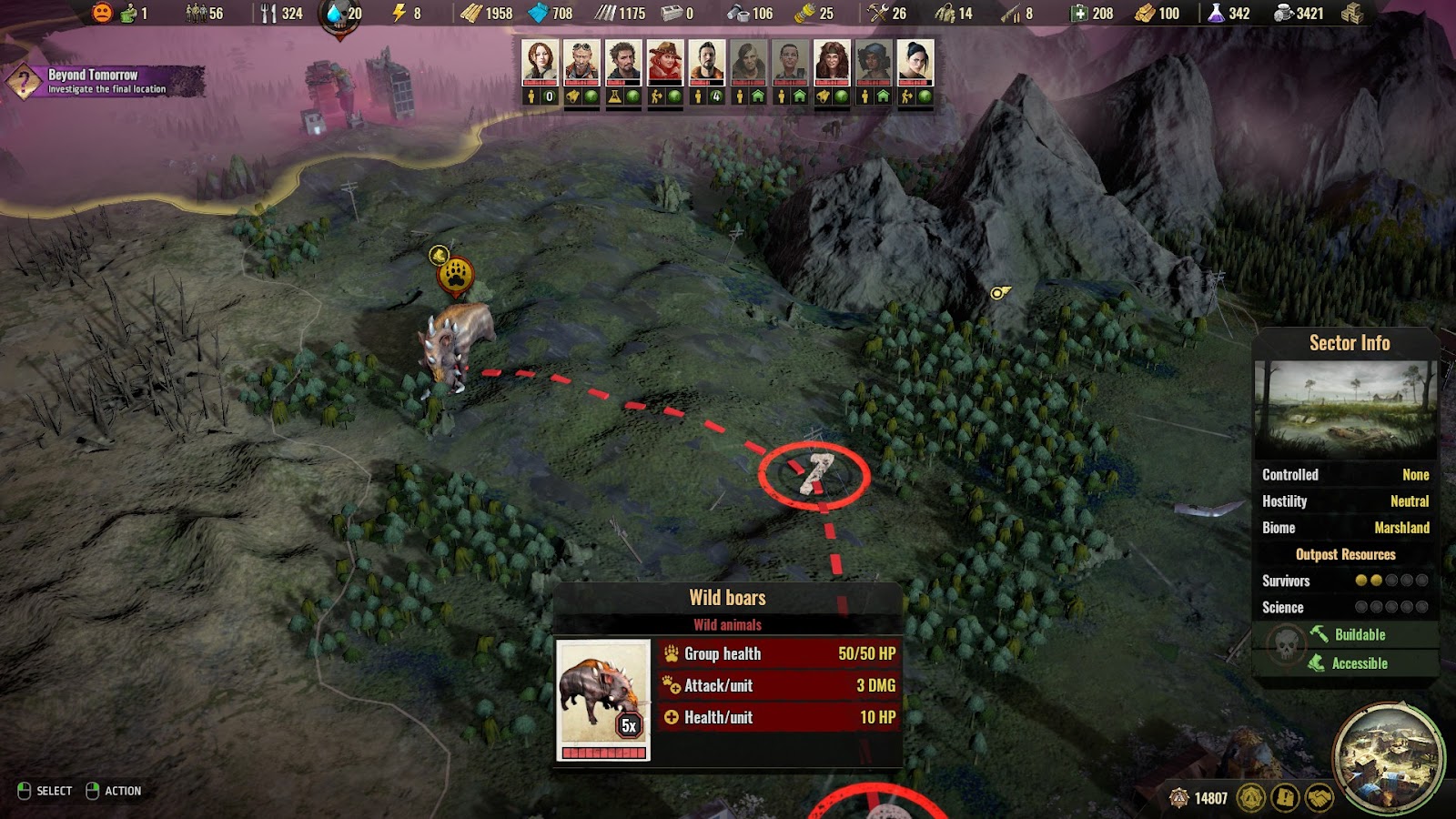
Task: Click the green house icon under sixth portrait
Action: tap(757, 96)
